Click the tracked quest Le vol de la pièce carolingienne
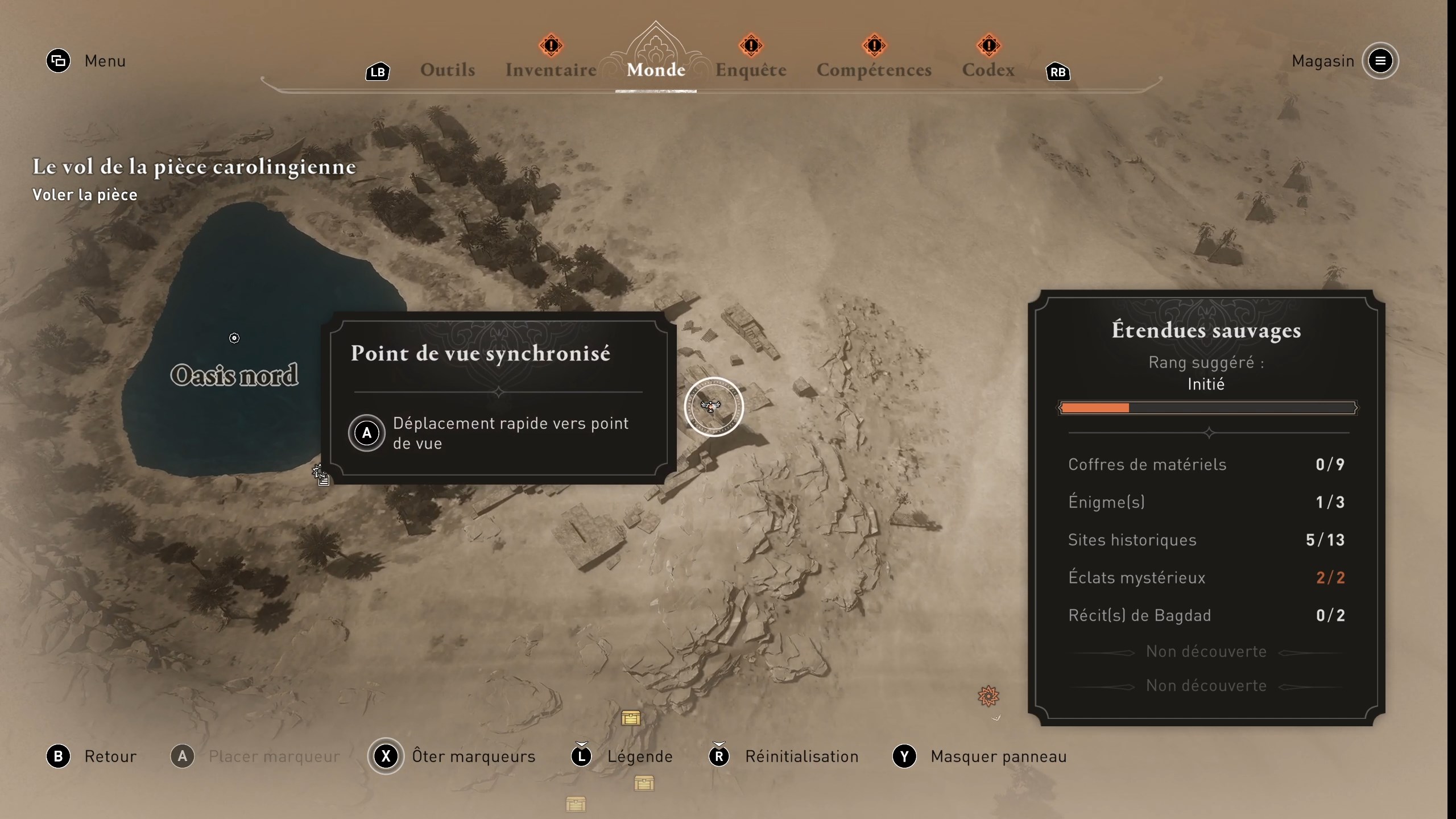The height and width of the screenshot is (819, 1456). [x=194, y=167]
